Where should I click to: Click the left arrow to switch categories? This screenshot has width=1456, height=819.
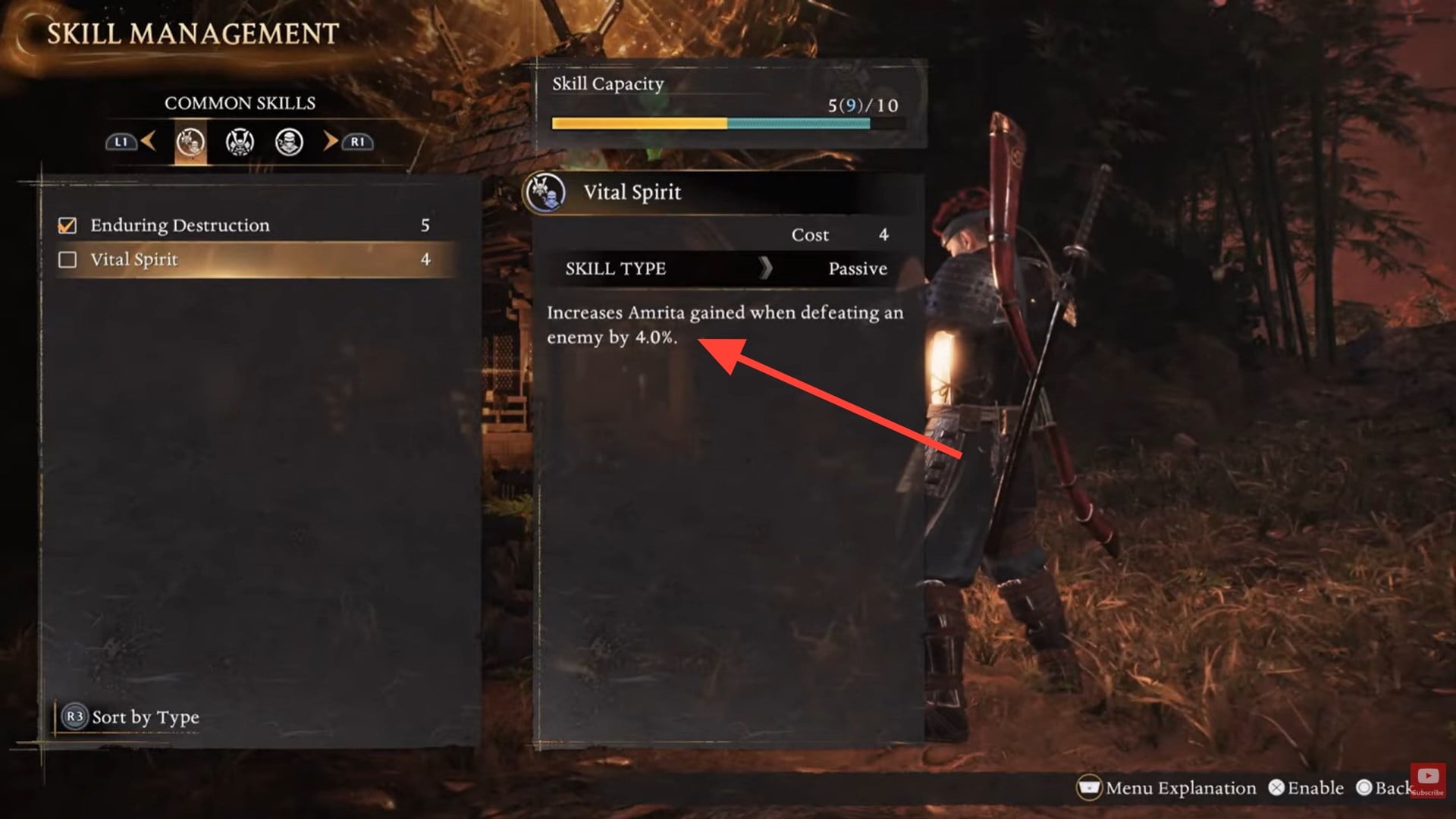tap(149, 142)
